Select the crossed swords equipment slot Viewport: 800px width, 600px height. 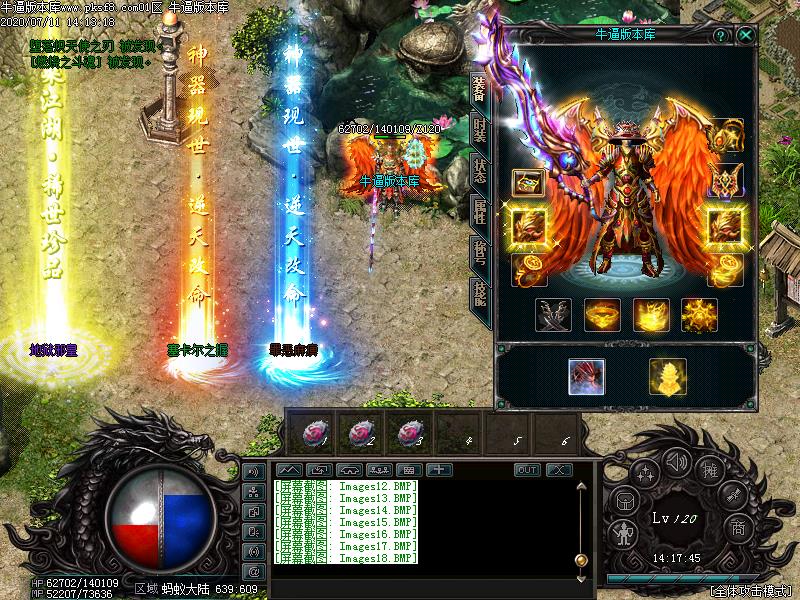tap(553, 316)
